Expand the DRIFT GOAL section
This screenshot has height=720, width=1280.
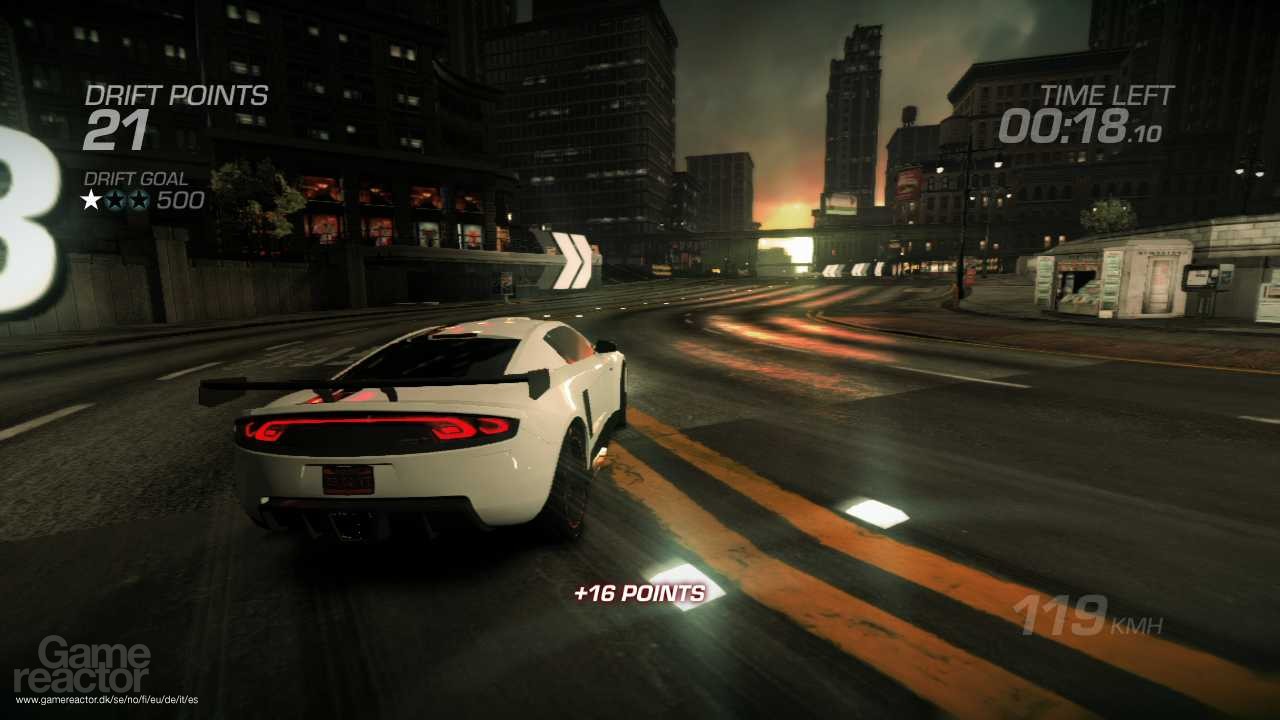pos(135,177)
